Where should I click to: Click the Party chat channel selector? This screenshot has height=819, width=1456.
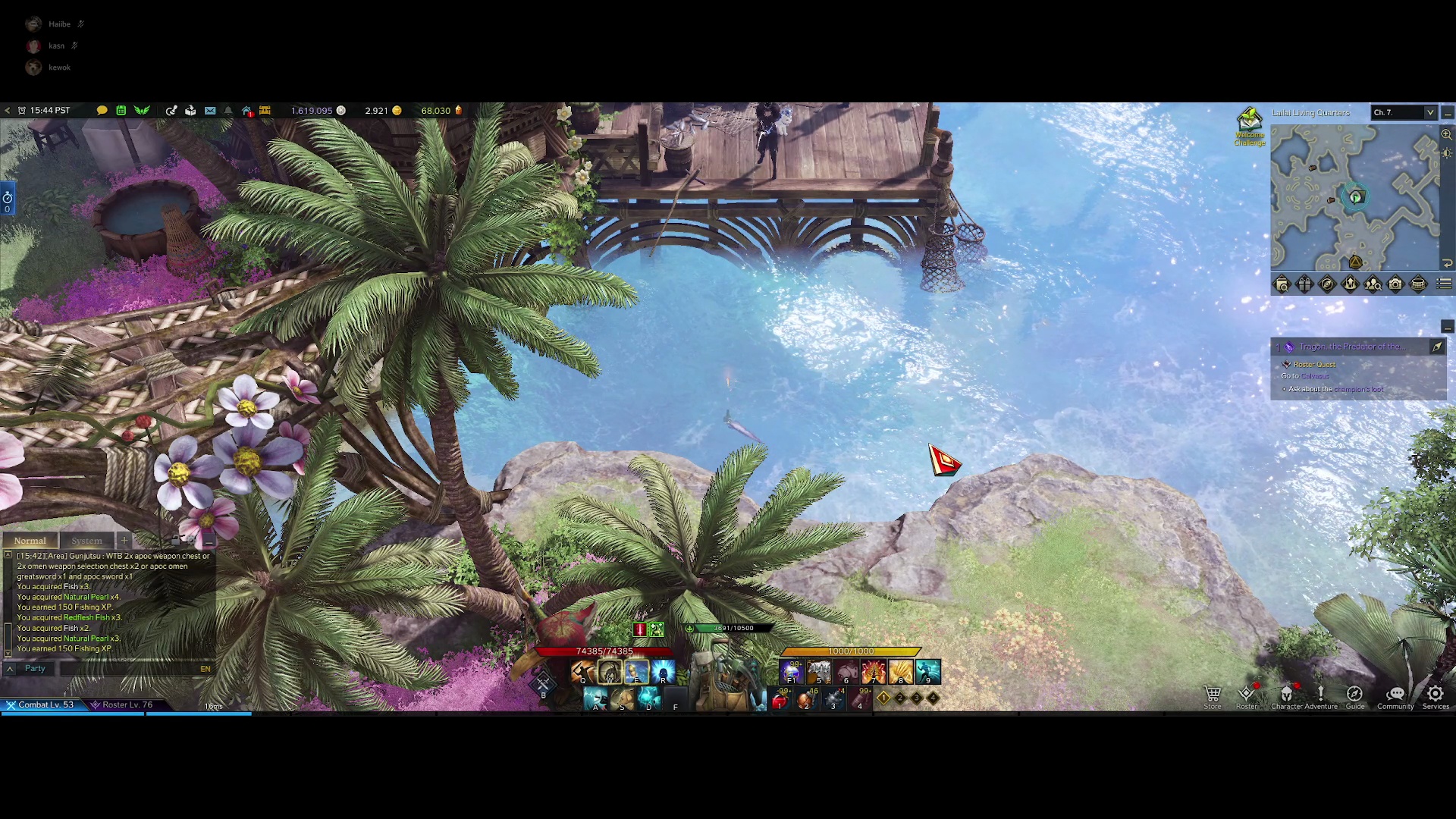pos(35,669)
